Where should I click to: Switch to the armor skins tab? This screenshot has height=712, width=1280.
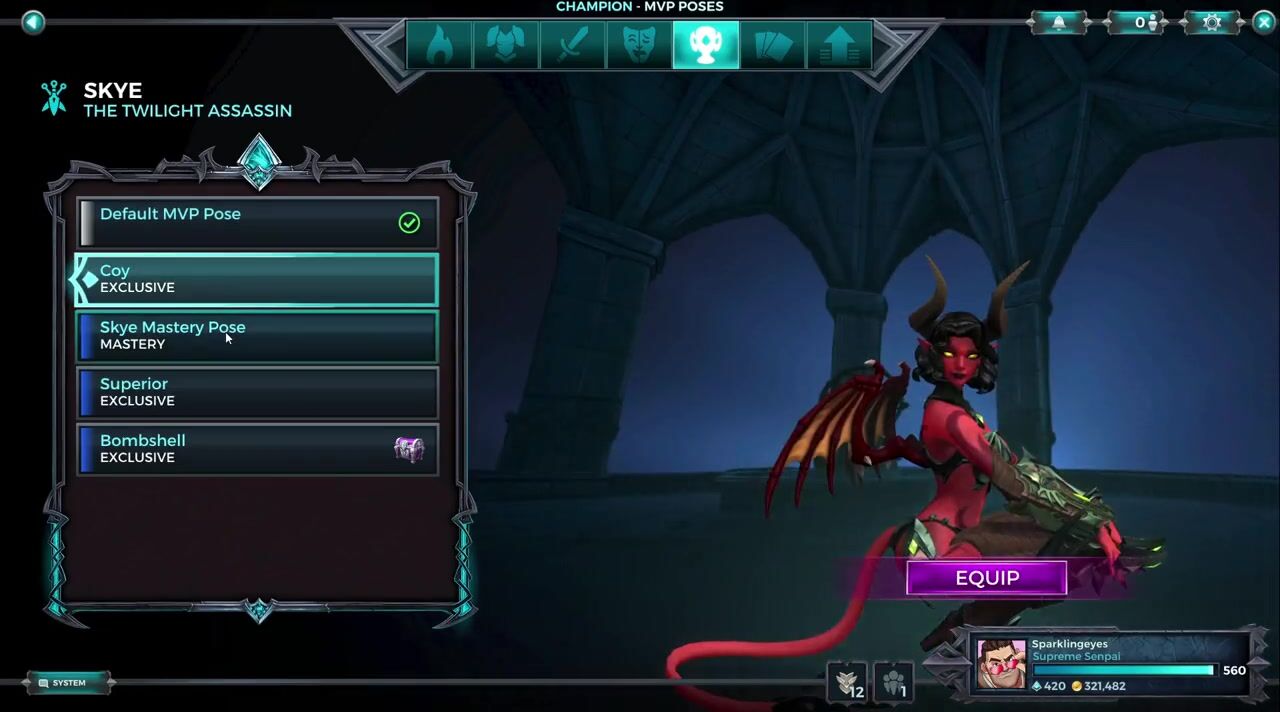(505, 45)
